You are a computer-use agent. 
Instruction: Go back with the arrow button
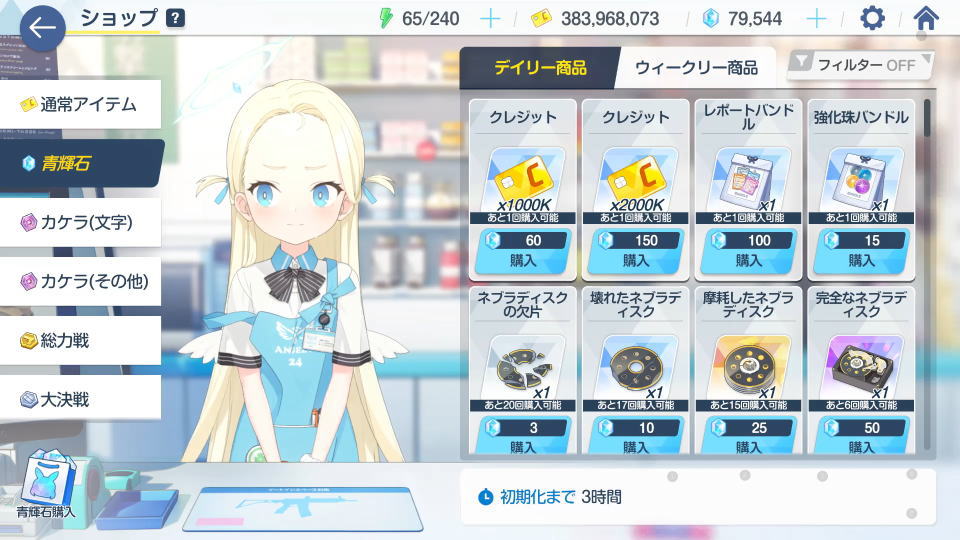(x=42, y=28)
